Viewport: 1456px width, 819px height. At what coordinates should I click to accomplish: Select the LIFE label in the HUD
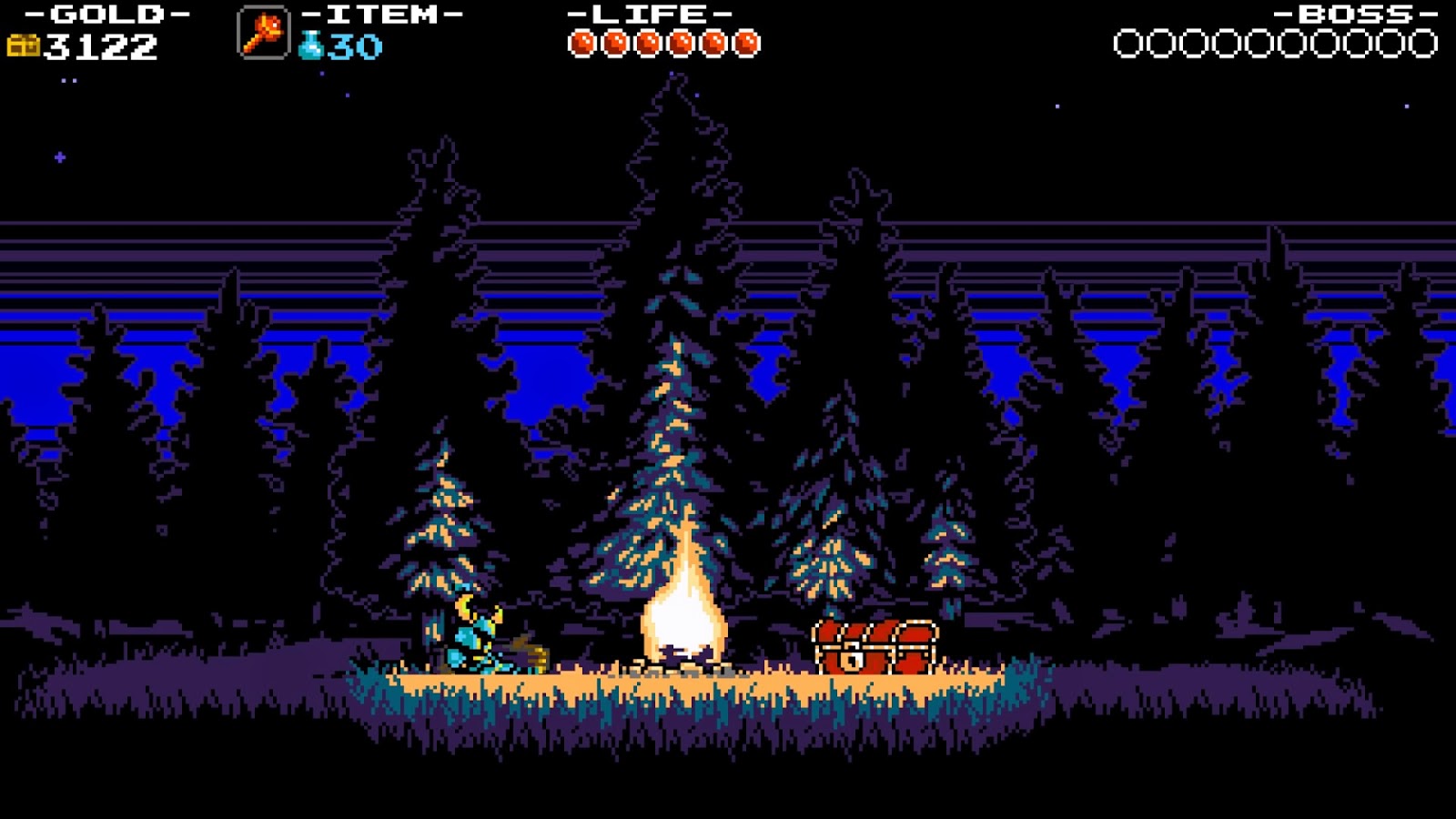tap(648, 15)
